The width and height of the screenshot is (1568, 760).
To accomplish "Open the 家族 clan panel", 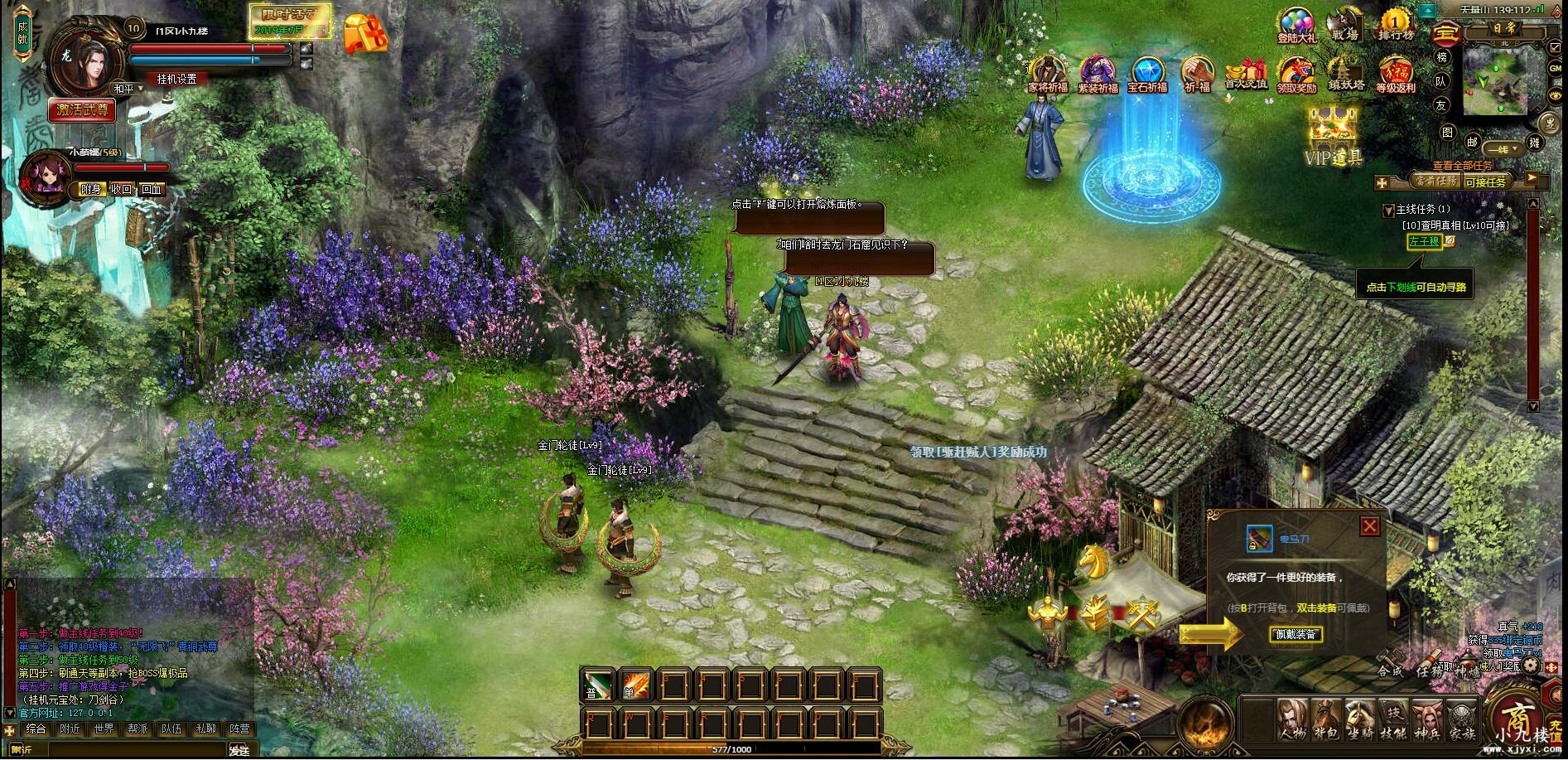I will [x=1461, y=719].
